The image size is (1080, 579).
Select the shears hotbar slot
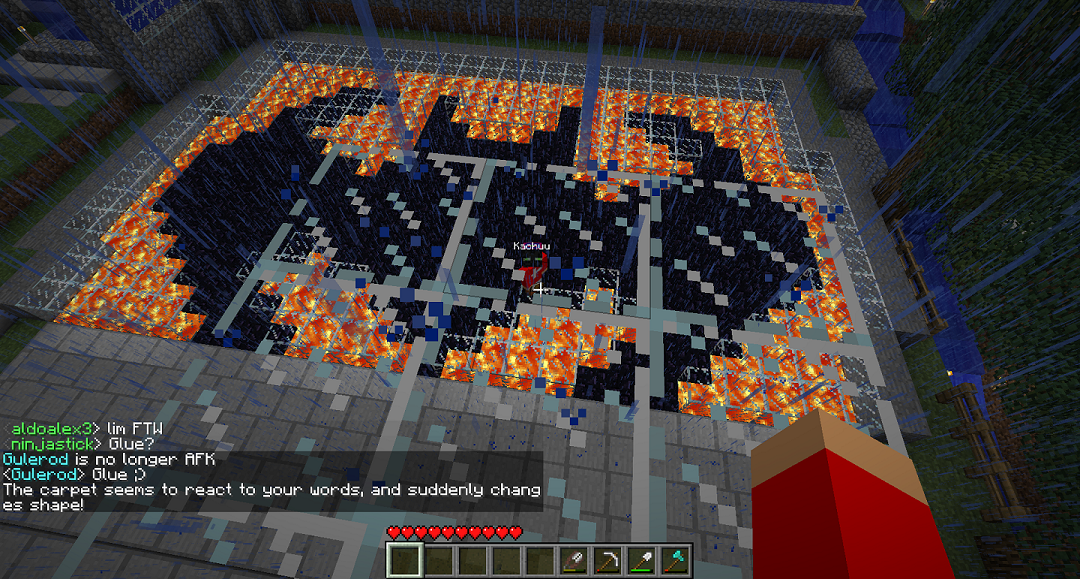point(573,561)
